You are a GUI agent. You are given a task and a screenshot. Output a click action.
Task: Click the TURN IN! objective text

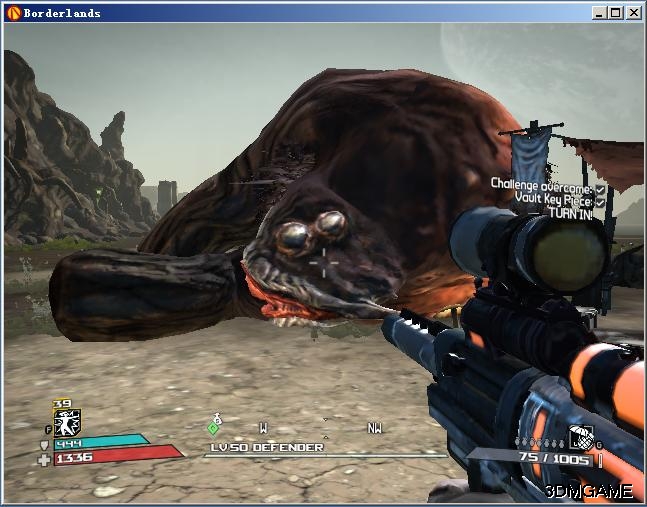pyautogui.click(x=574, y=213)
